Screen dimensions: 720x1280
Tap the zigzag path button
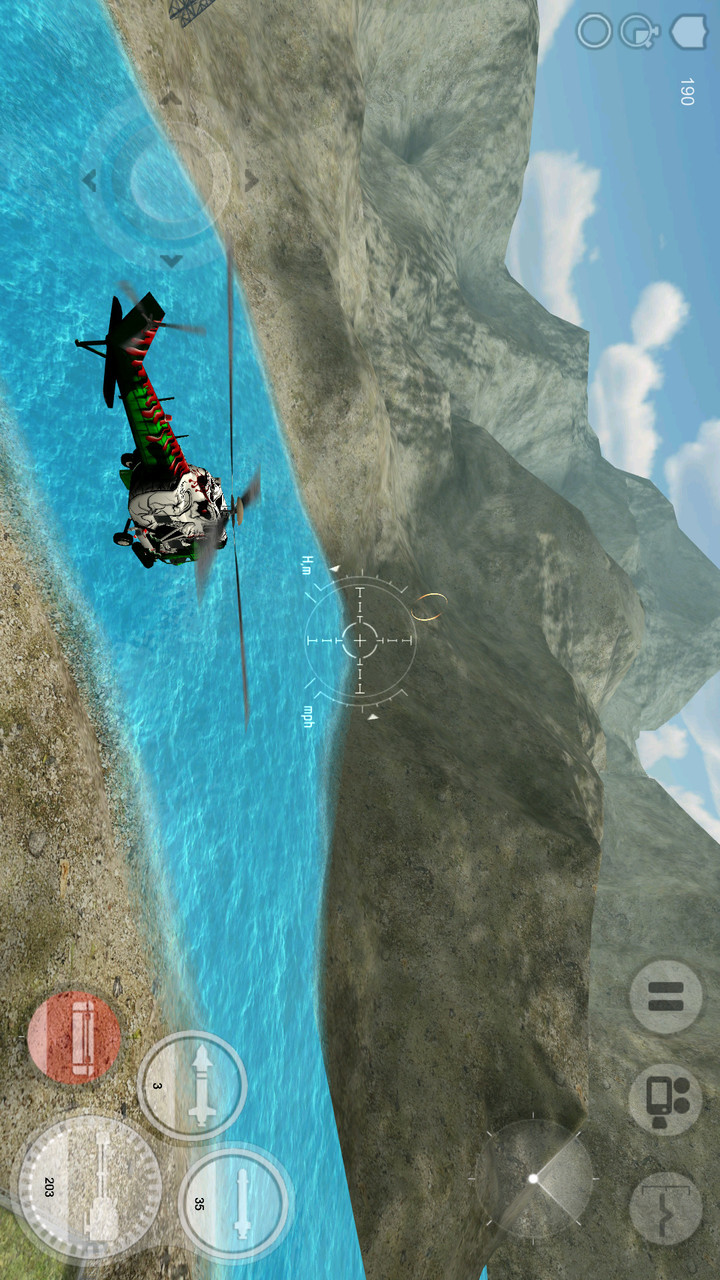tap(665, 1207)
